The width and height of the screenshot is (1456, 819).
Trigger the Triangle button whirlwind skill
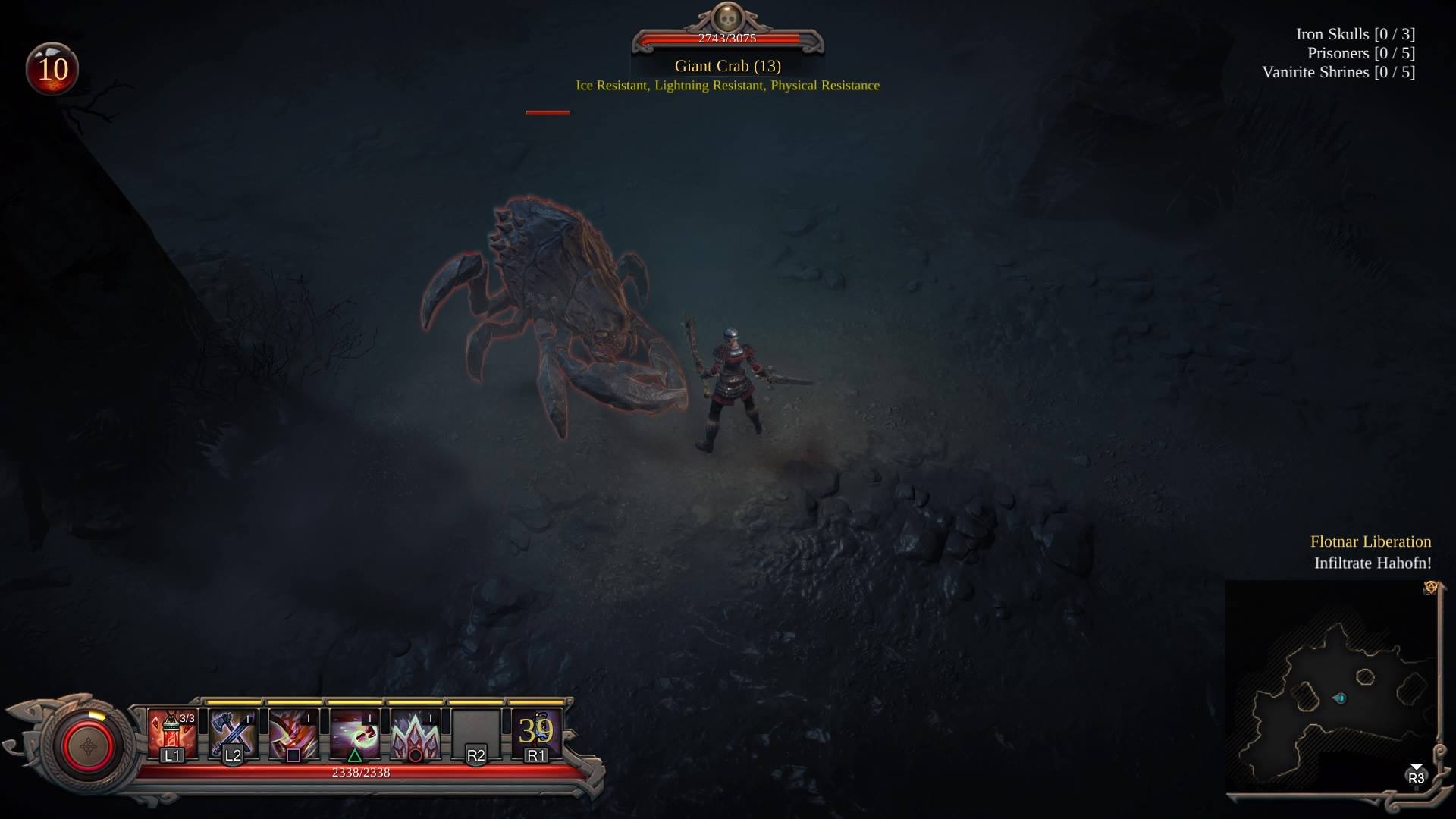(356, 732)
